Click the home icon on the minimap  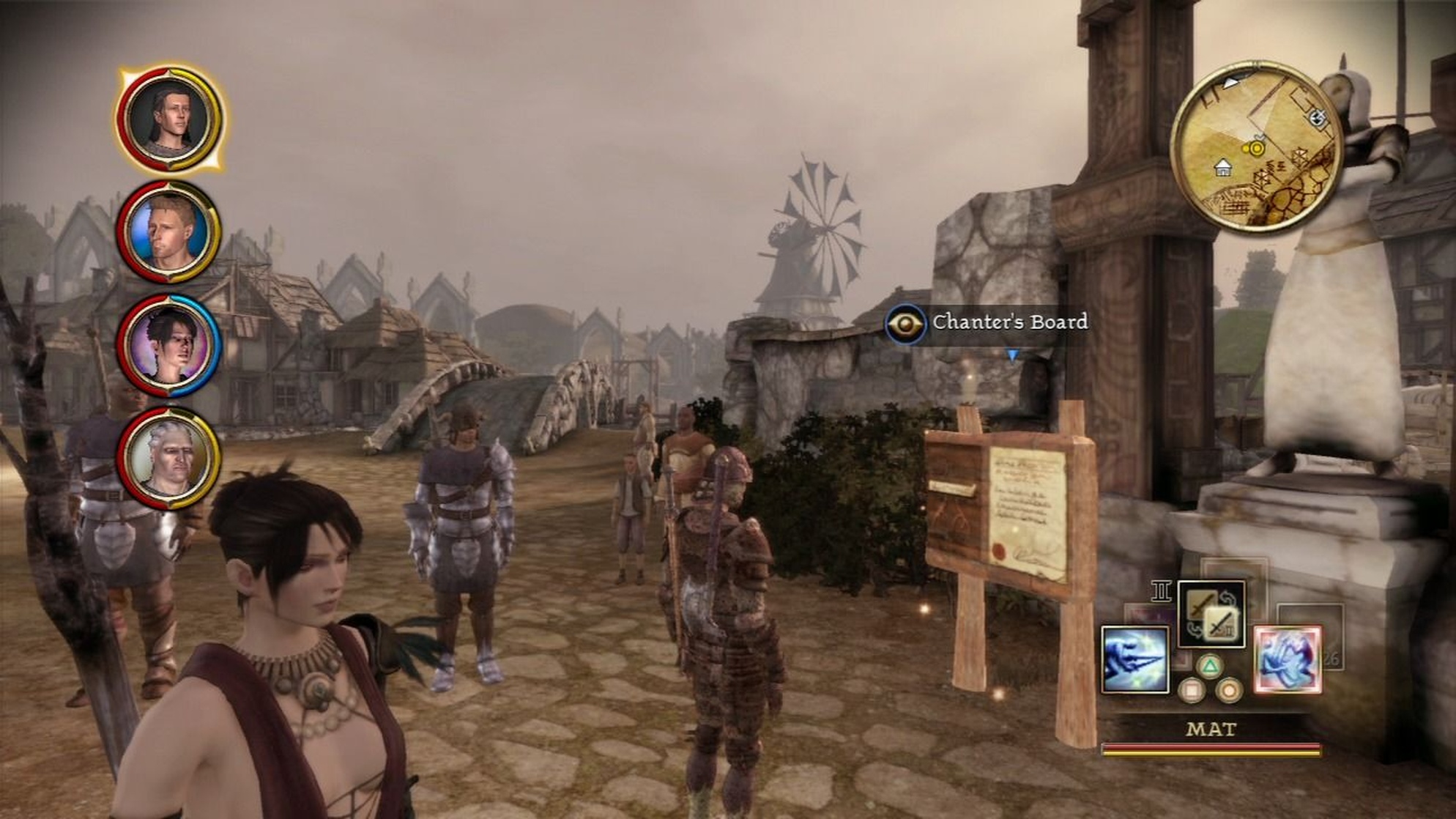coord(1223,168)
